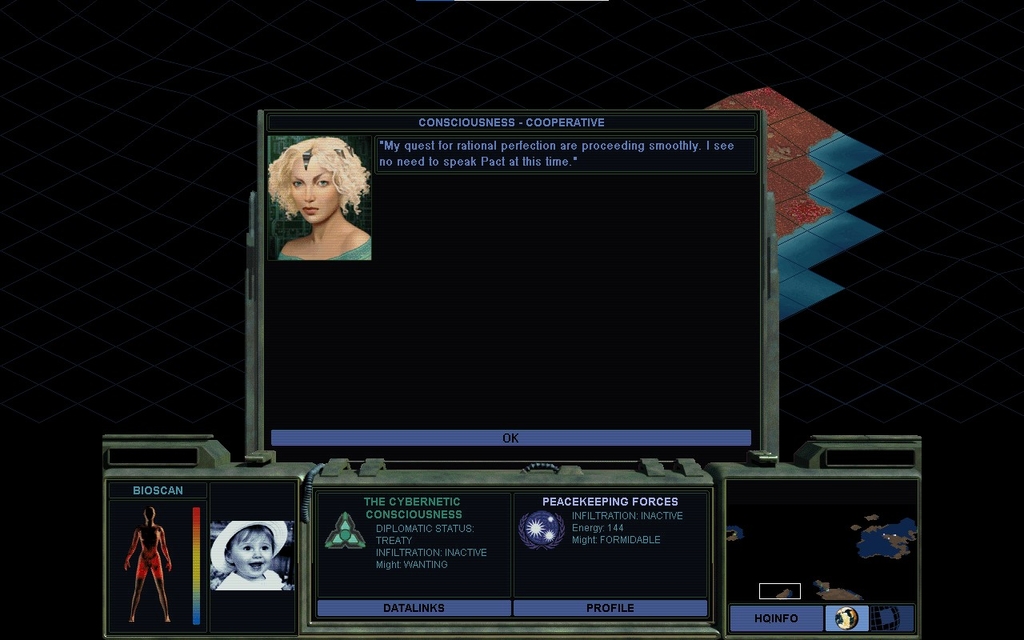
Task: Confirm the dialogue with the OK button
Action: pyautogui.click(x=510, y=438)
